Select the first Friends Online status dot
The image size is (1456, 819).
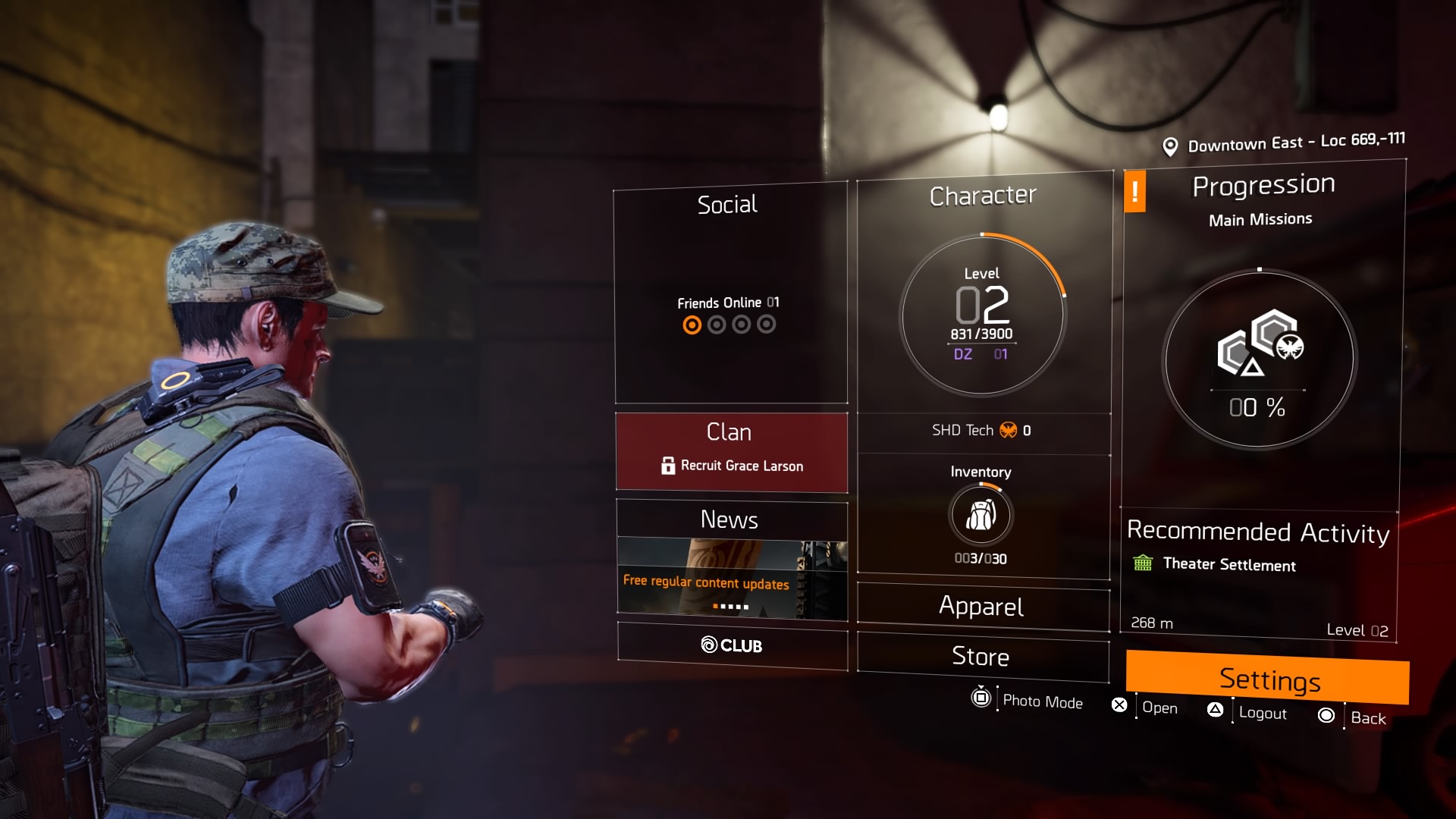[x=693, y=325]
